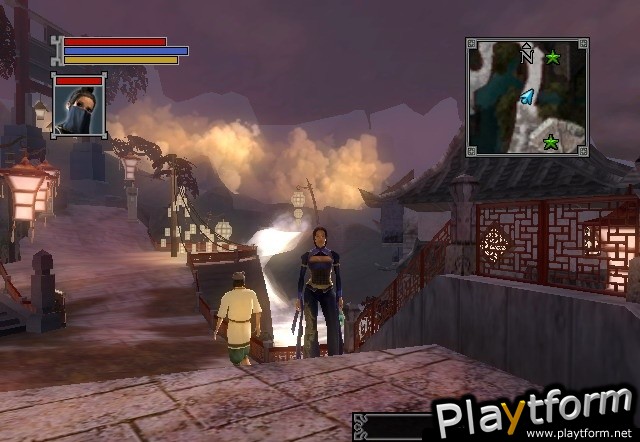Click the Playtform watermark logo

(535, 410)
